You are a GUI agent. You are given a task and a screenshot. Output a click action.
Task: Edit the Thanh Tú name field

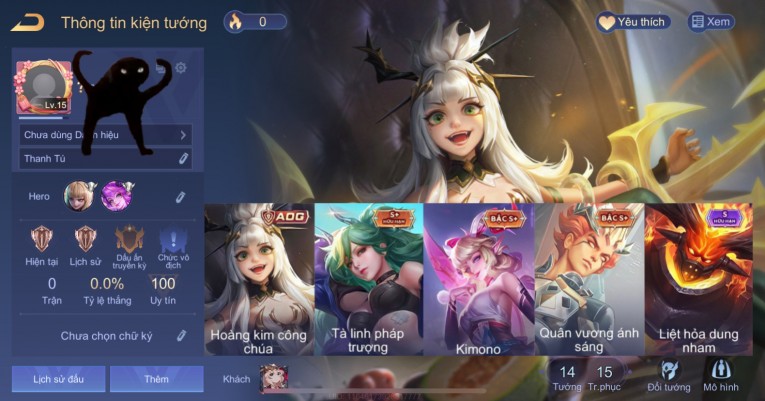click(184, 158)
